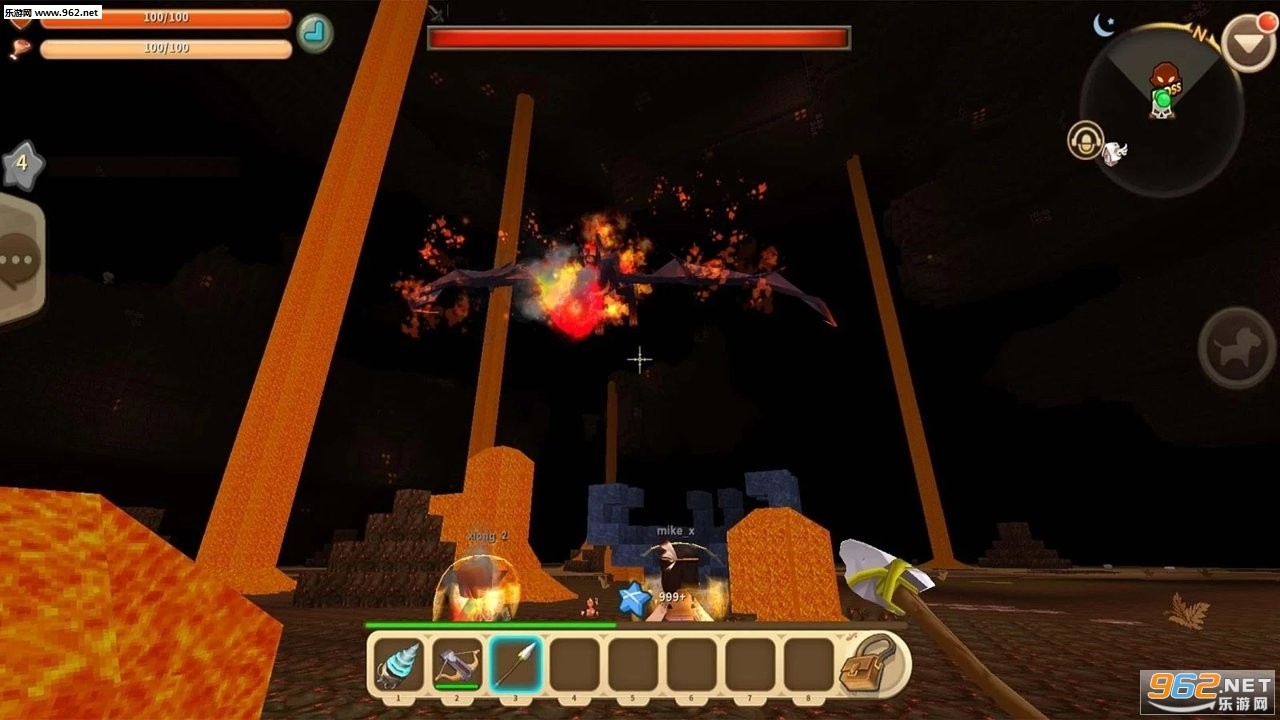Open the circular minimap

tap(1161, 110)
